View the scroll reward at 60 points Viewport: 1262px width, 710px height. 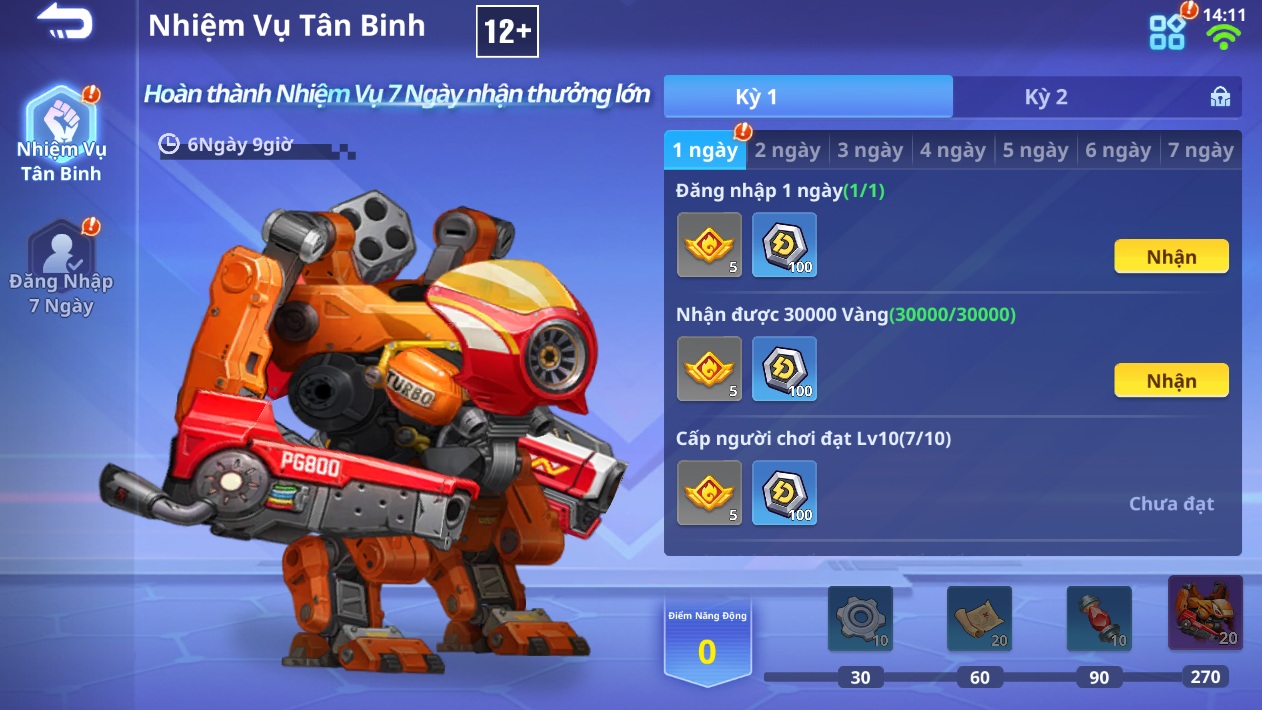[979, 619]
